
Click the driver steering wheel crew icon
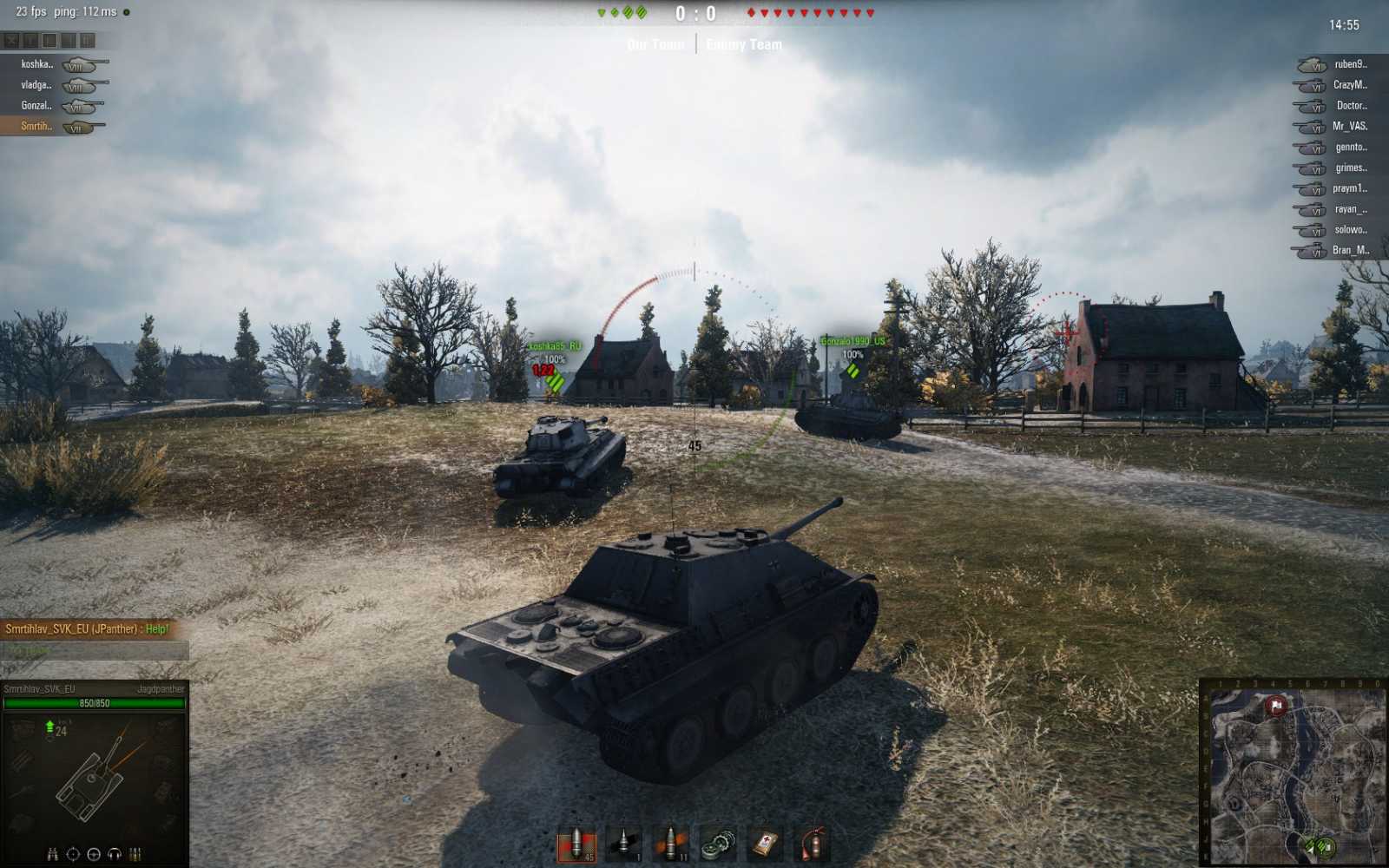94,854
